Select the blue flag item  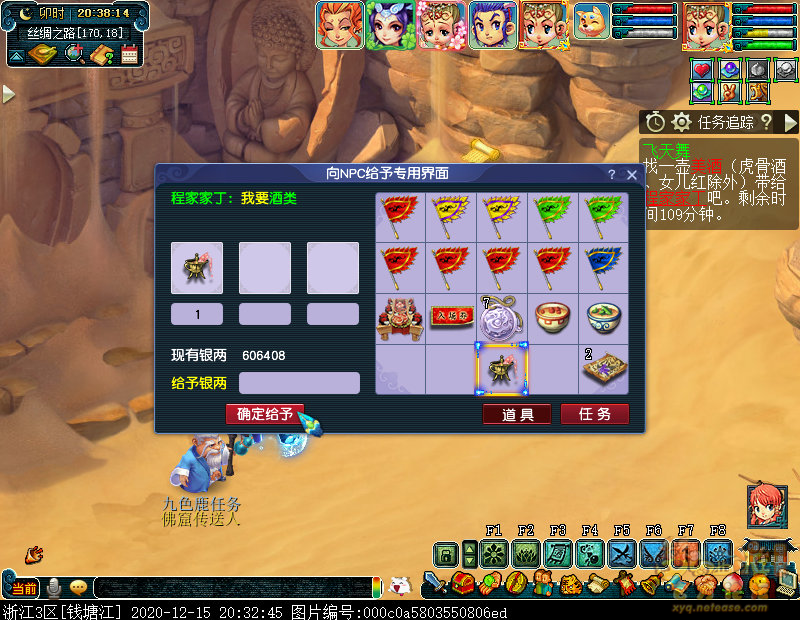pos(604,266)
